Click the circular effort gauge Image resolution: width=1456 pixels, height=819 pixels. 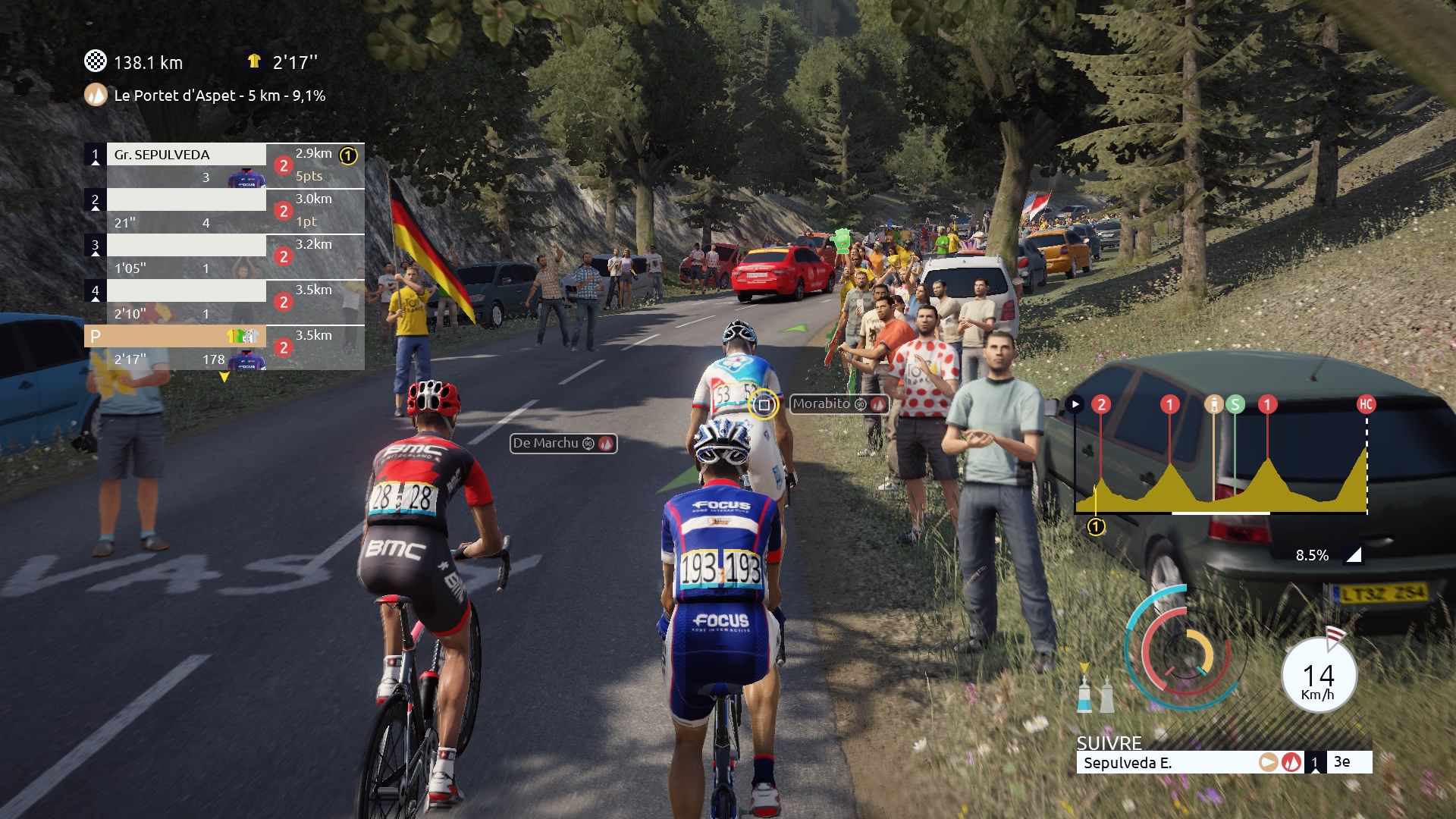(x=1181, y=648)
